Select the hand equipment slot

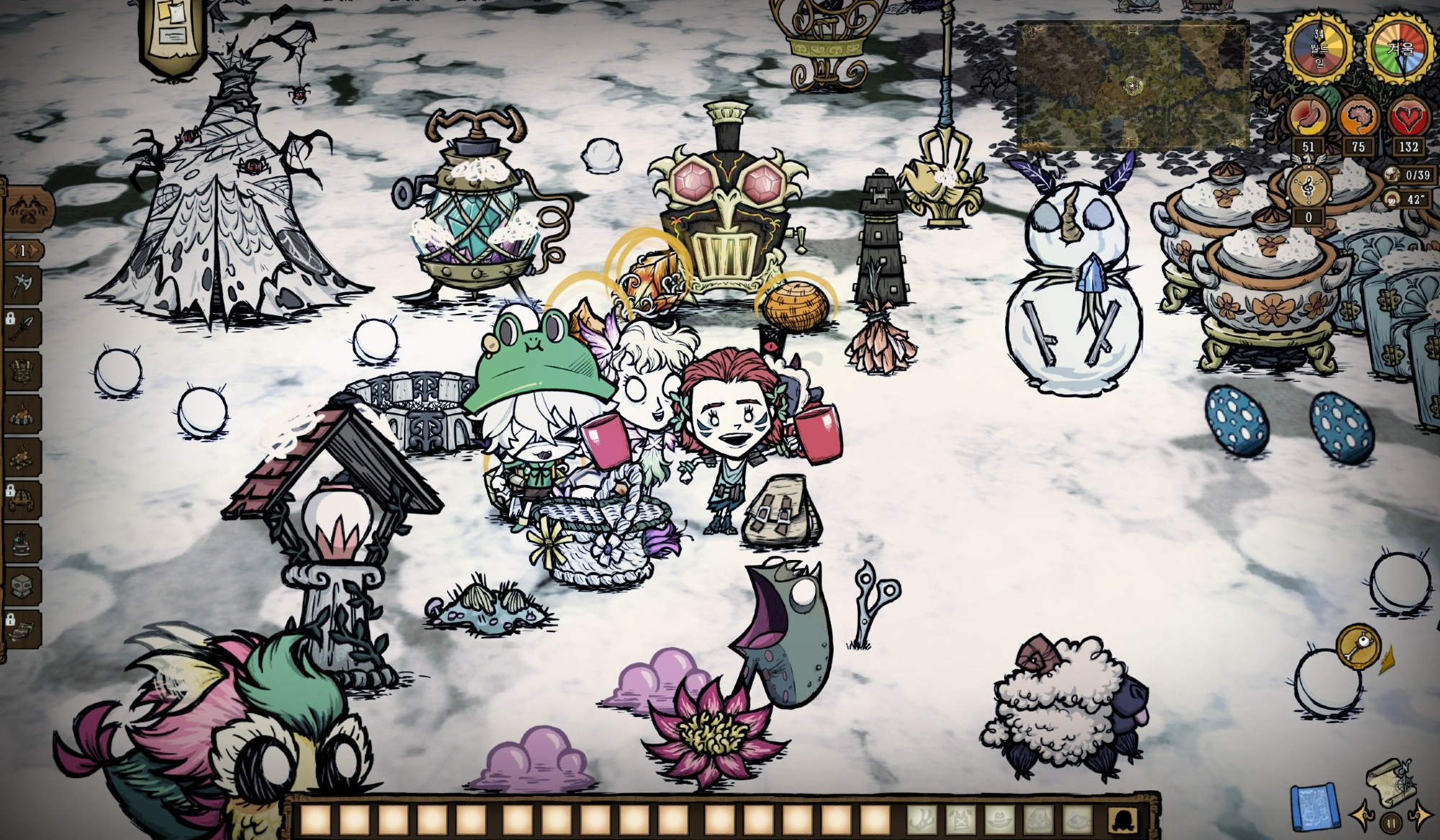pyautogui.click(x=922, y=818)
